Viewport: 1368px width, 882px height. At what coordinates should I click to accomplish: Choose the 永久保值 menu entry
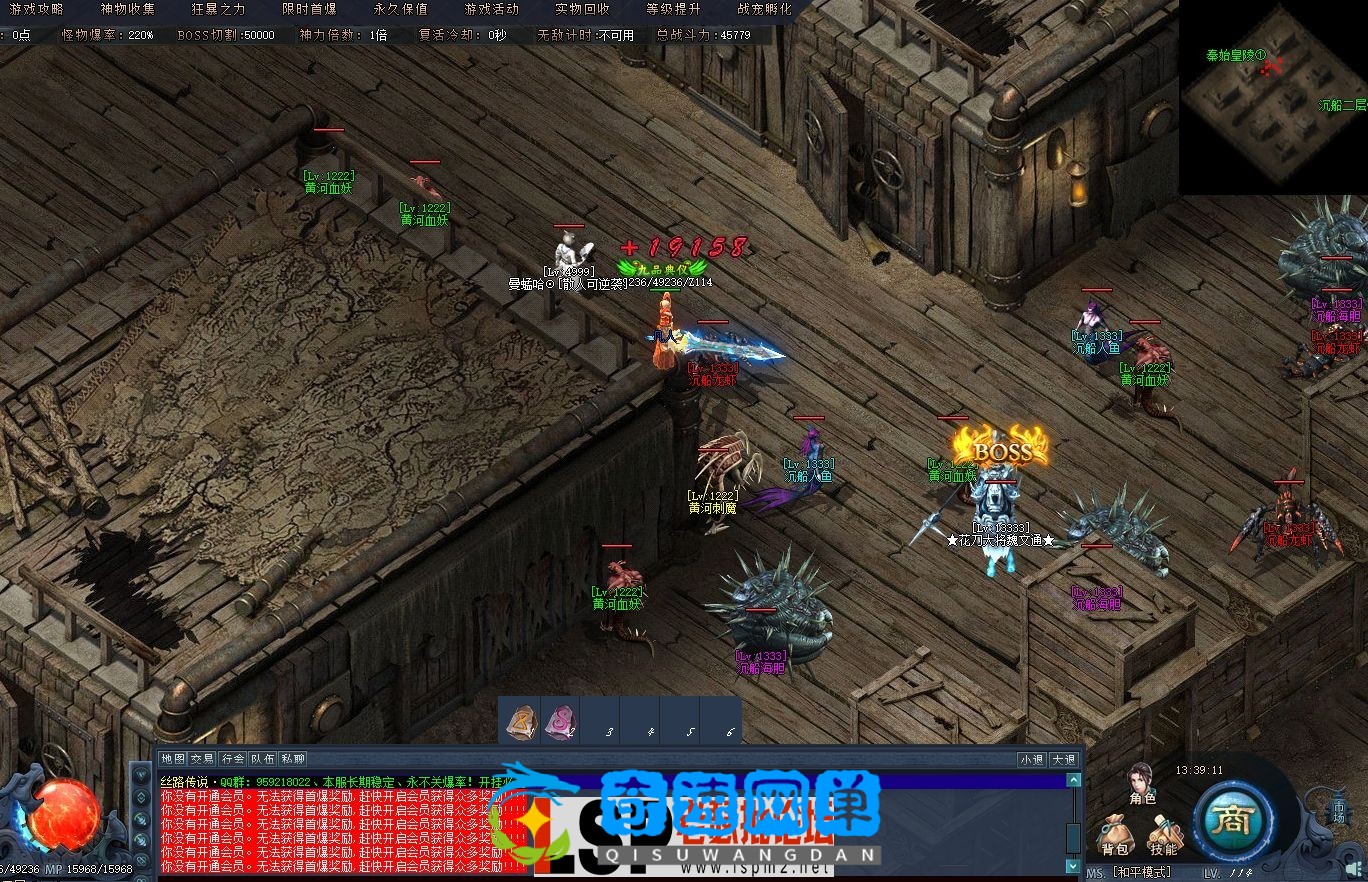400,9
